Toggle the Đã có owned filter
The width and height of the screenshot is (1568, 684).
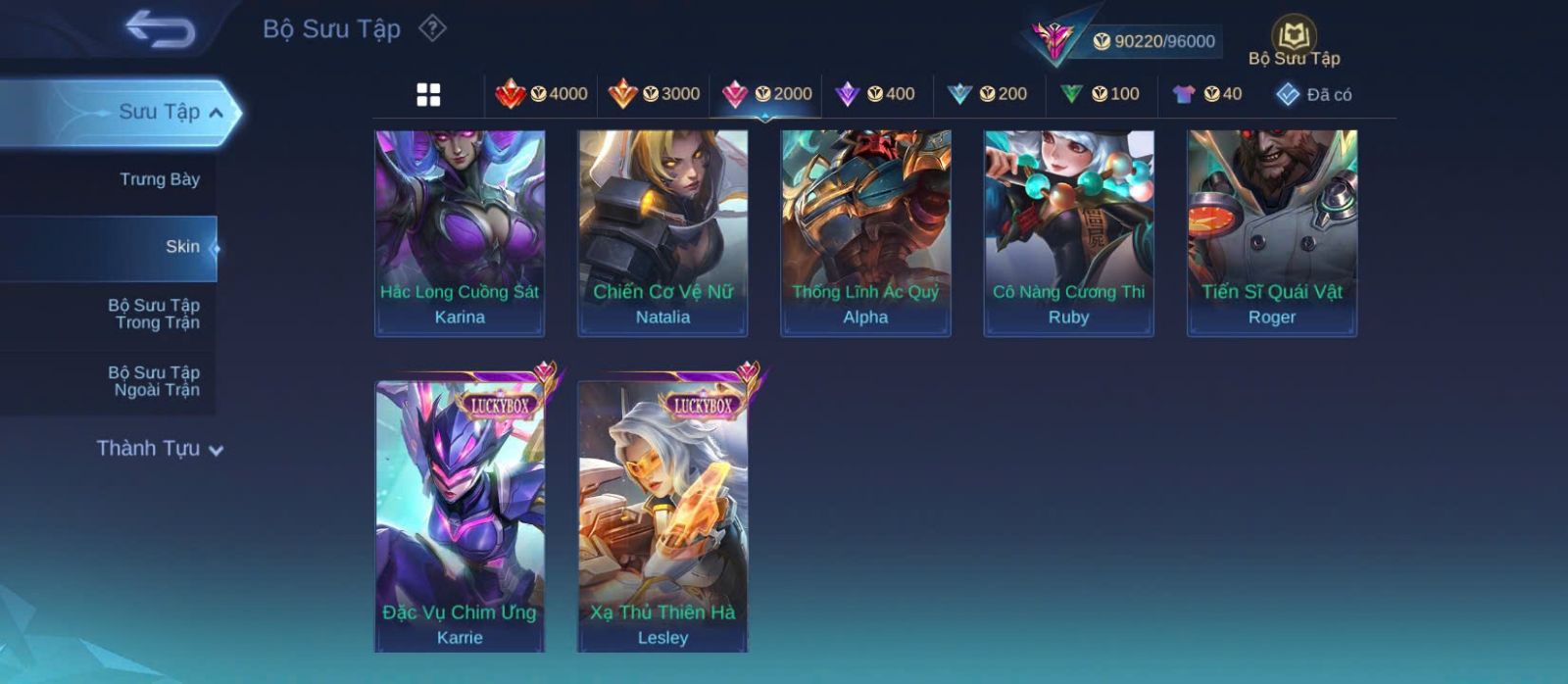click(1314, 94)
